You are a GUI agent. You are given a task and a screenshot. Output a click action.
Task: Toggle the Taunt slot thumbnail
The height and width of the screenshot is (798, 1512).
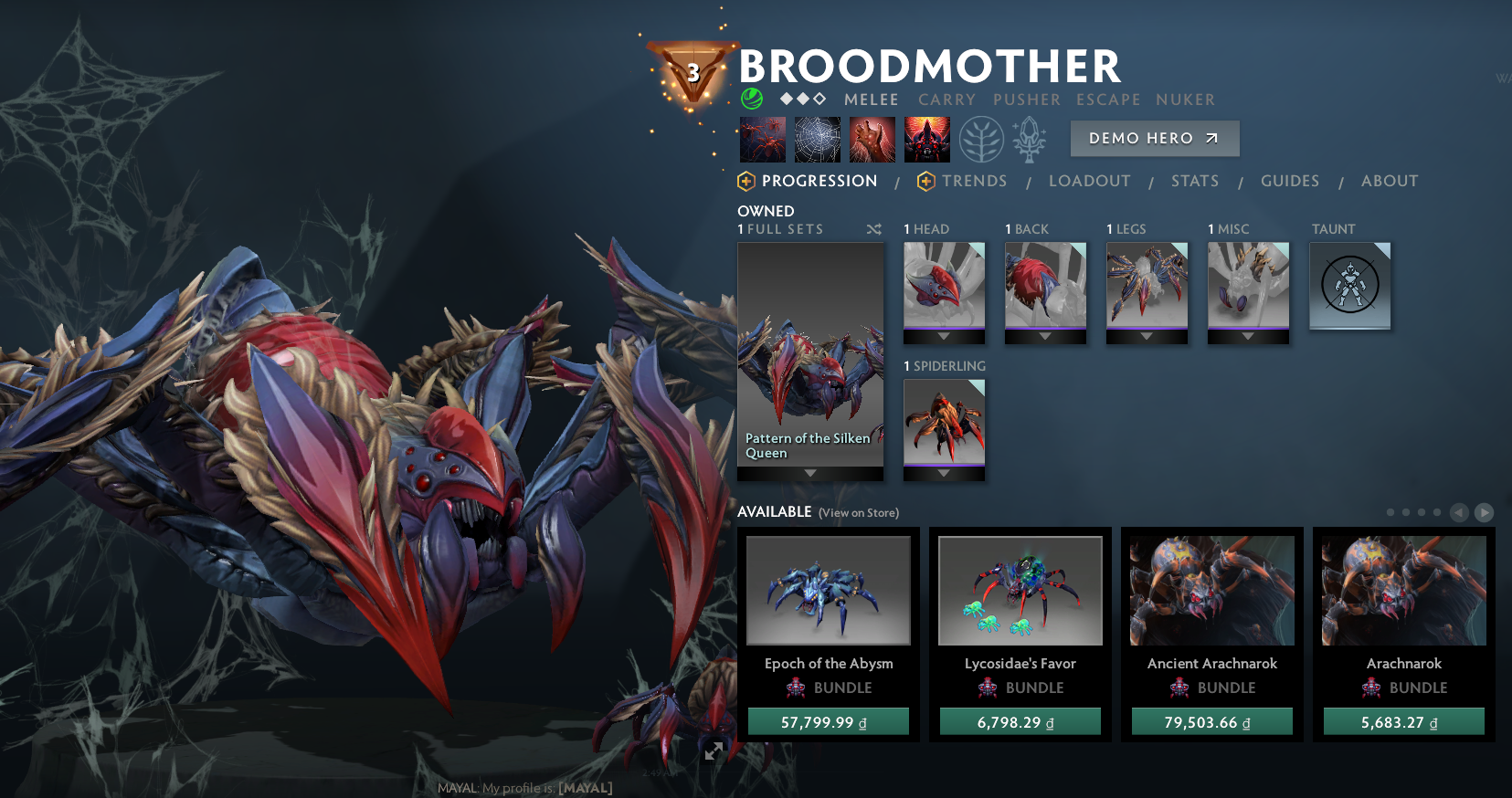pos(1349,285)
